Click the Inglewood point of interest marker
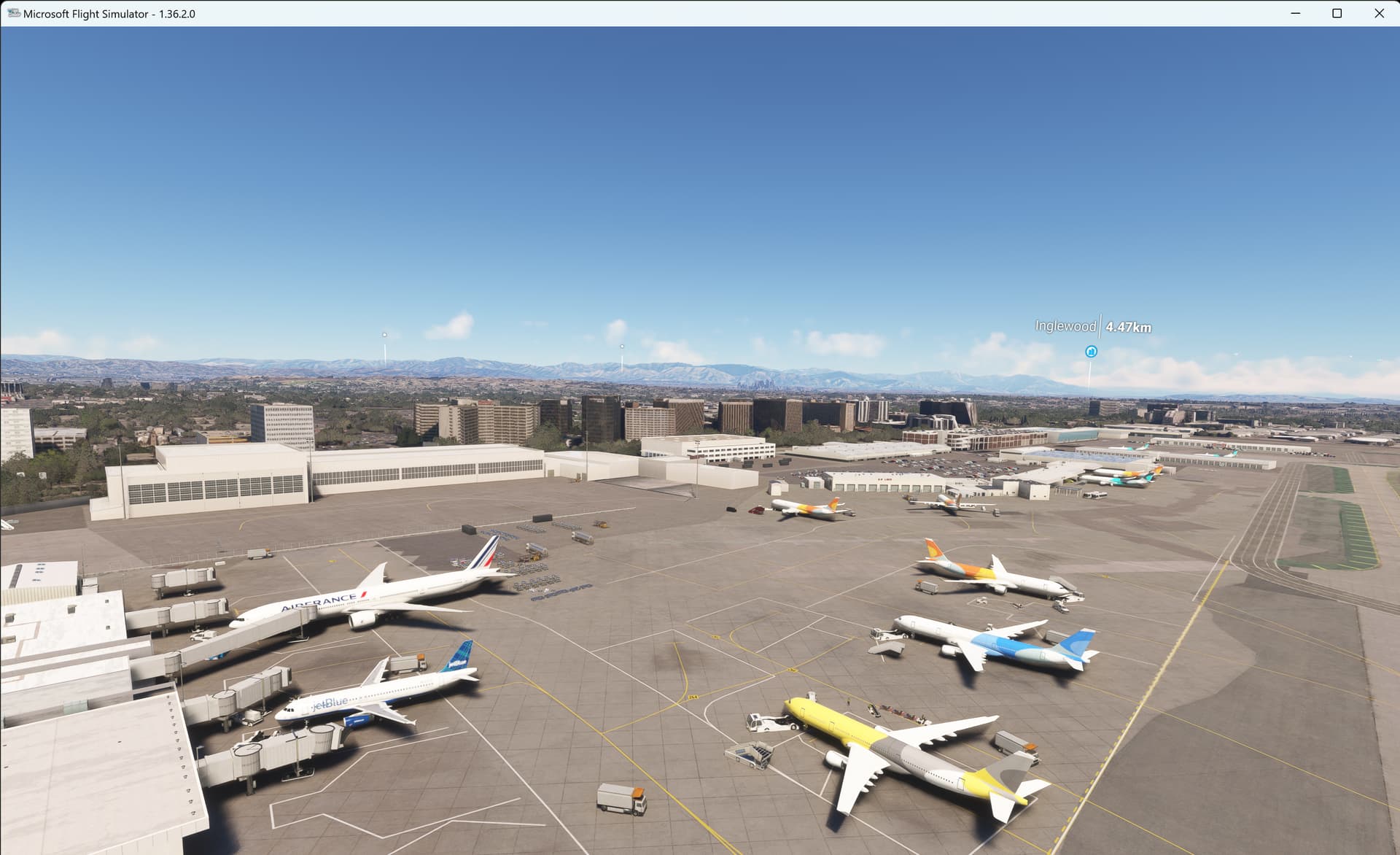1400x855 pixels. pyautogui.click(x=1092, y=350)
